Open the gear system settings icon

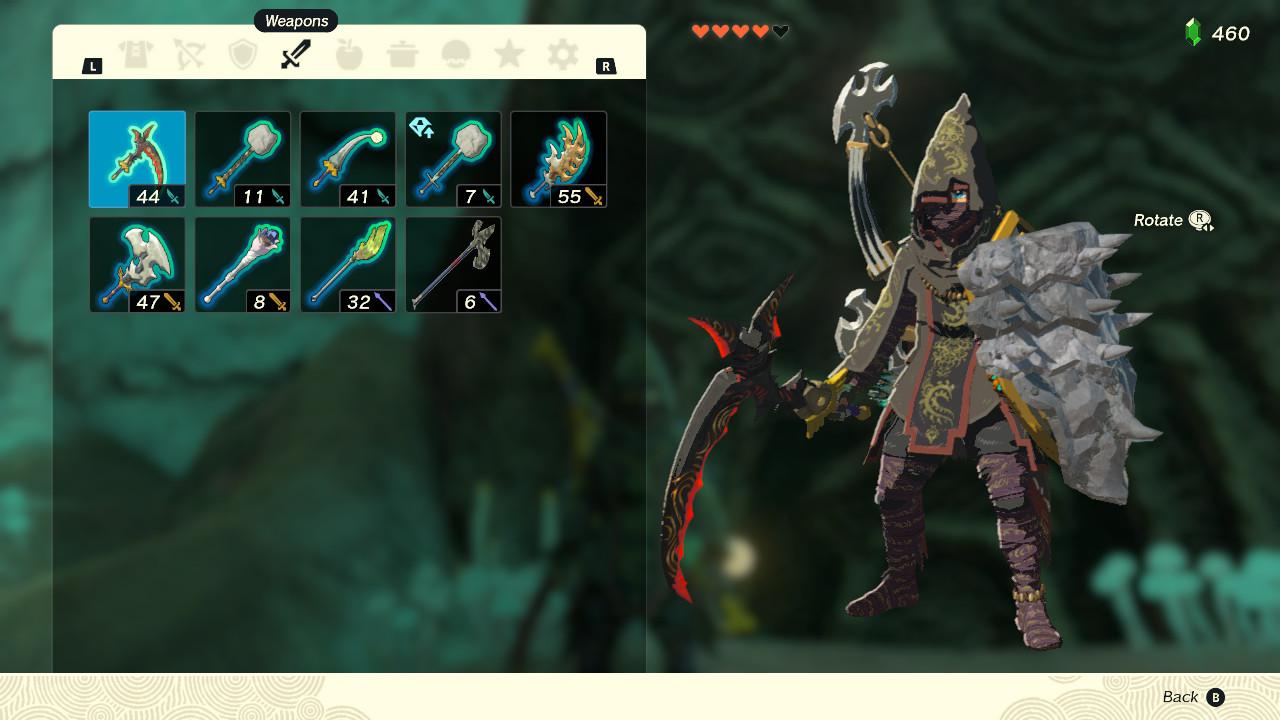coord(561,55)
